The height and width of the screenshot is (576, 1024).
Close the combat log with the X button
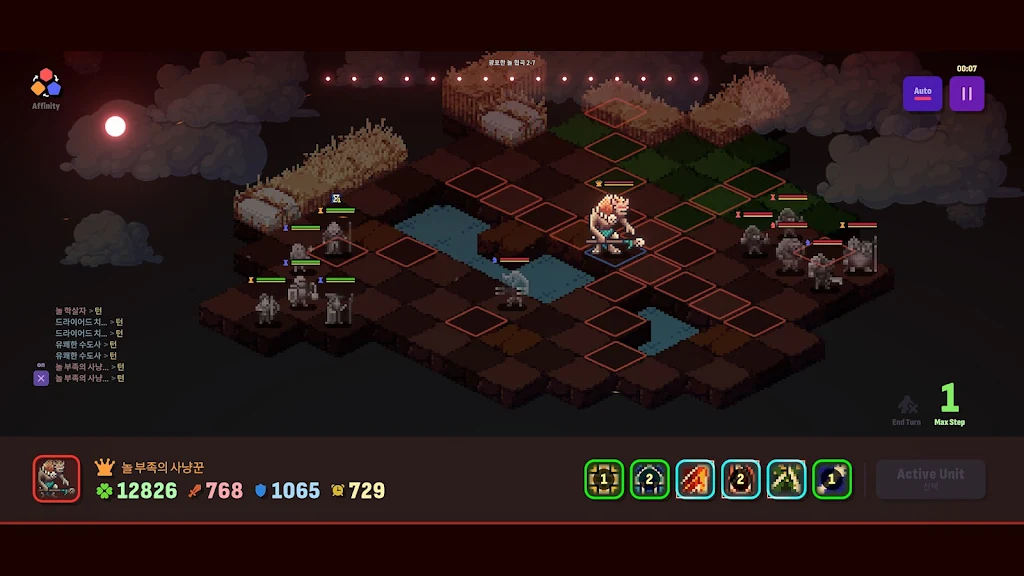(x=41, y=378)
